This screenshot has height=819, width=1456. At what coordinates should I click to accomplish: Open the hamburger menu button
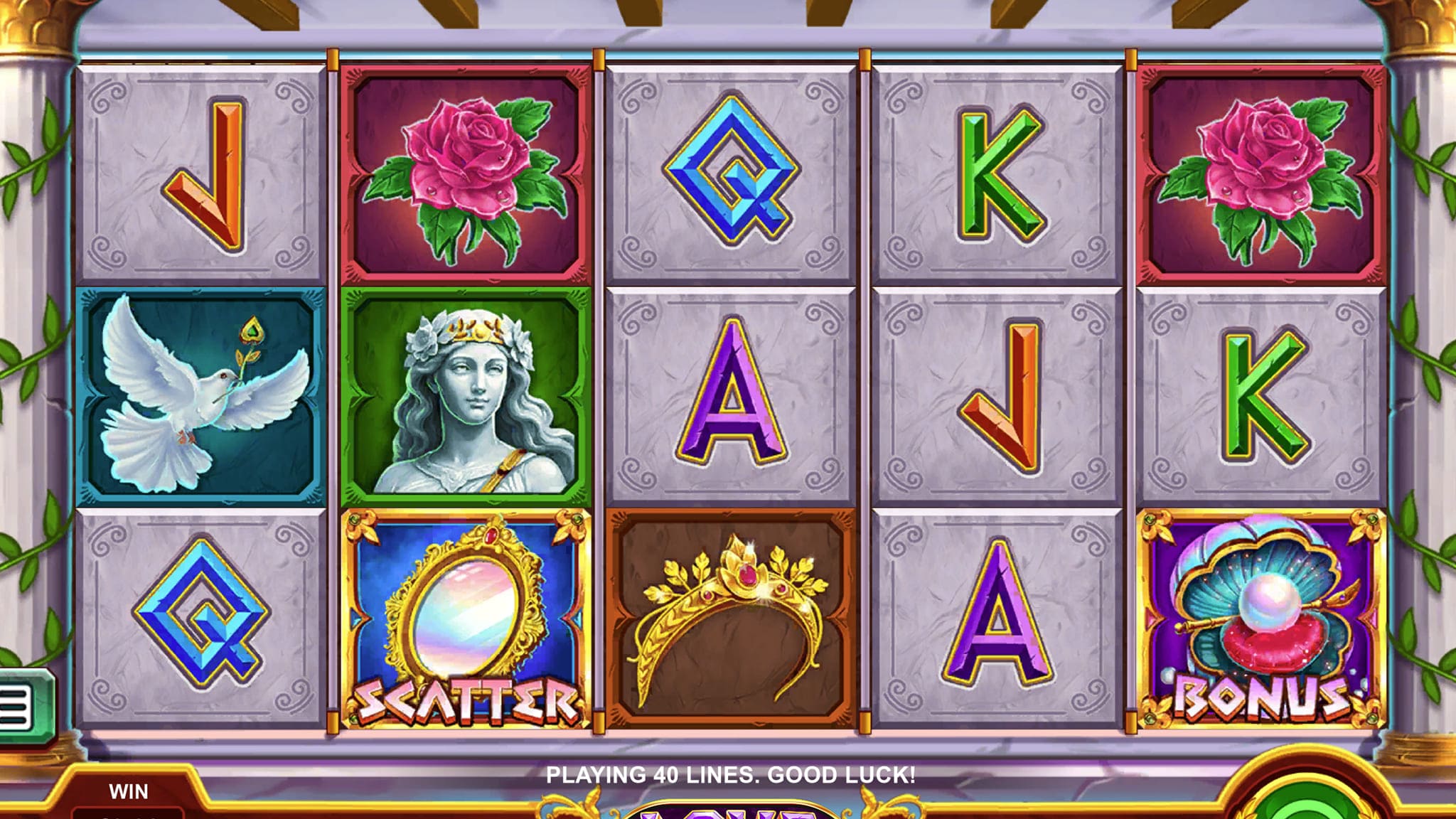click(16, 706)
